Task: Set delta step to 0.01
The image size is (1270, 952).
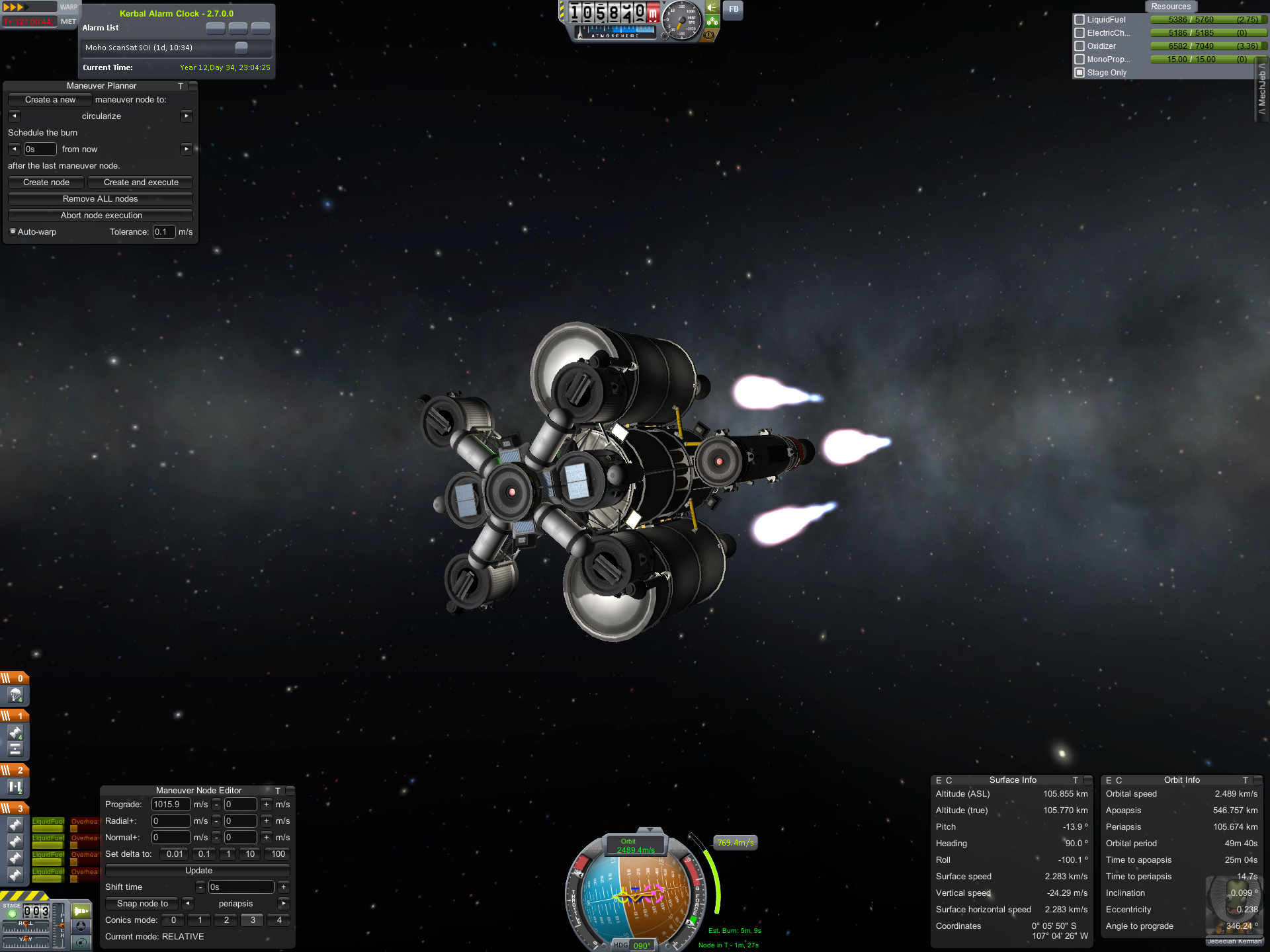Action: tap(175, 854)
